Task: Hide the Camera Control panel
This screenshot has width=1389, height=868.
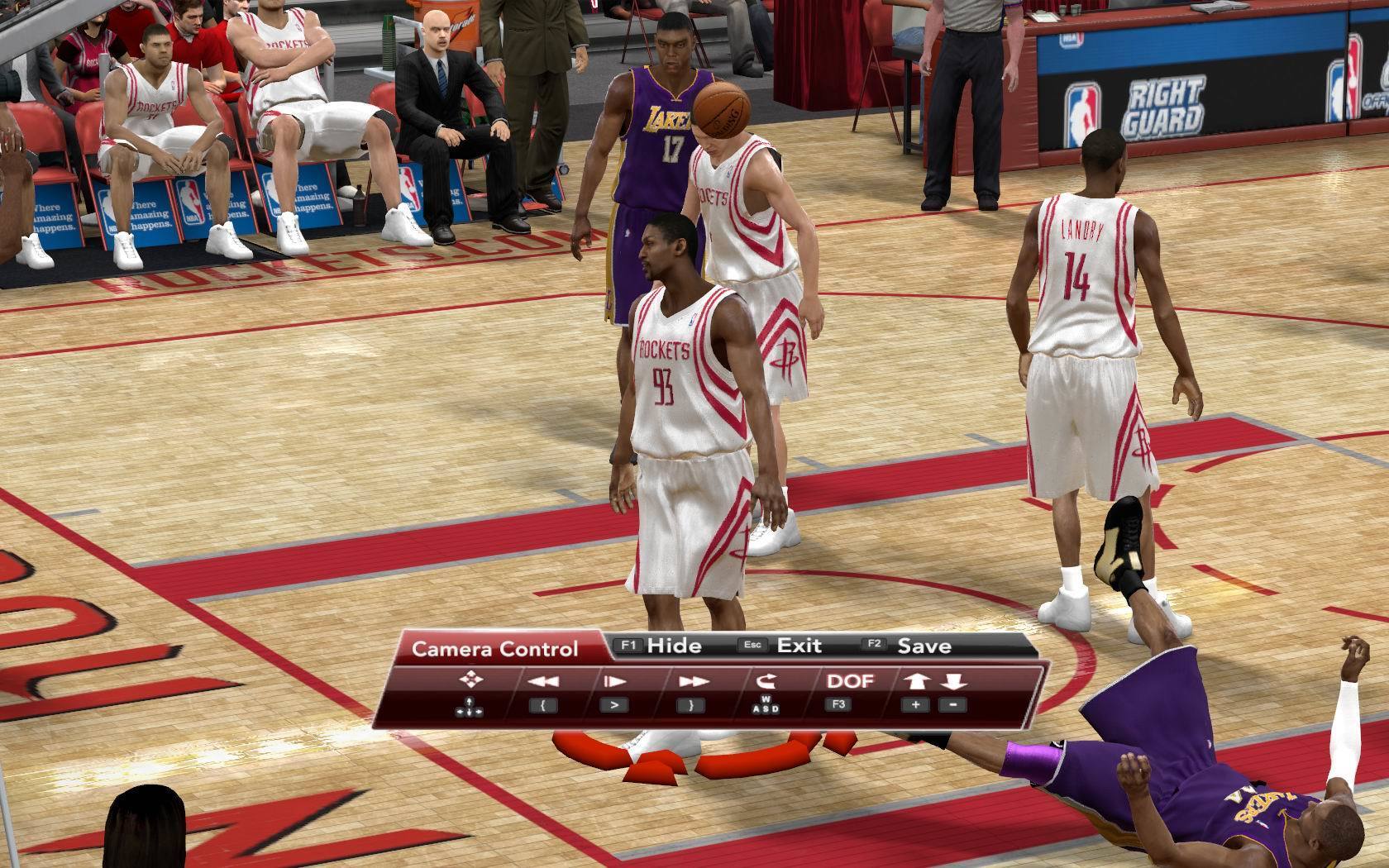Action: click(x=673, y=646)
